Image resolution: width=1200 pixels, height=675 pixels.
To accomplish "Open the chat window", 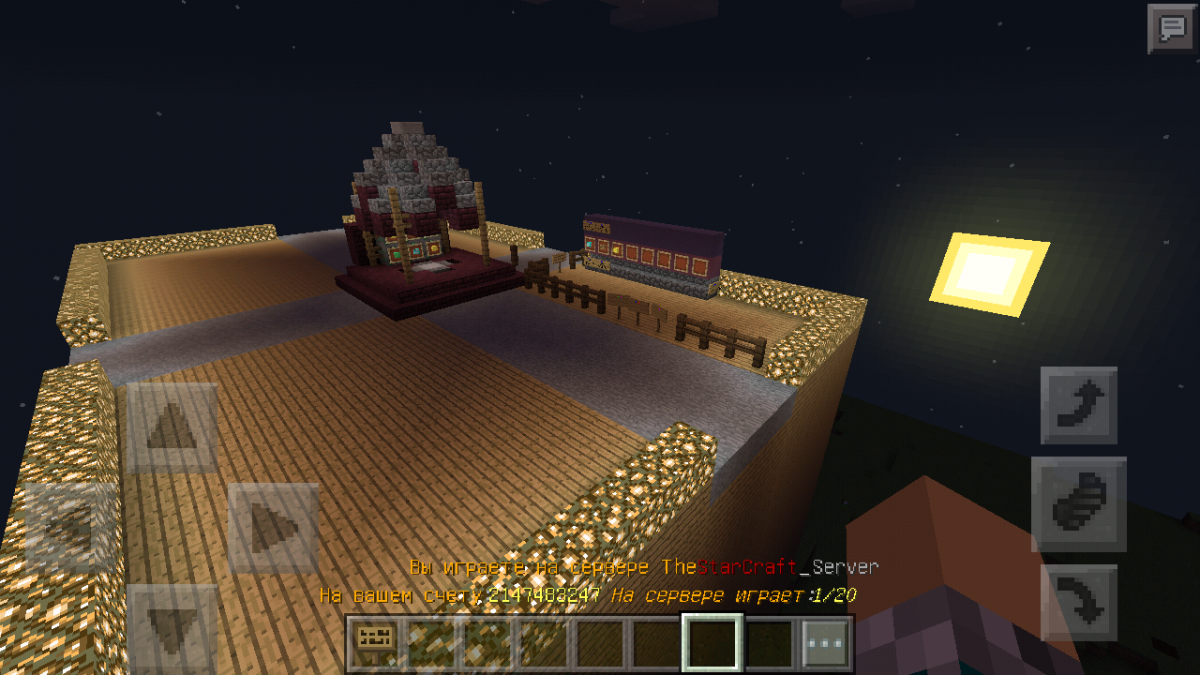I will (x=1171, y=28).
